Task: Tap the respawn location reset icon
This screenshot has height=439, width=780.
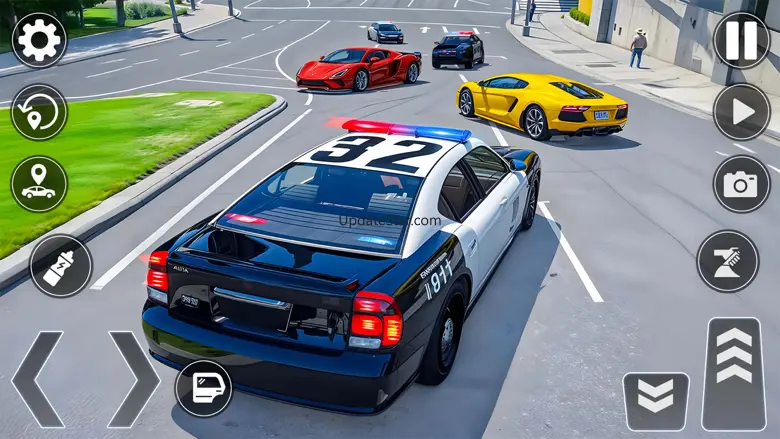Action: 39,112
